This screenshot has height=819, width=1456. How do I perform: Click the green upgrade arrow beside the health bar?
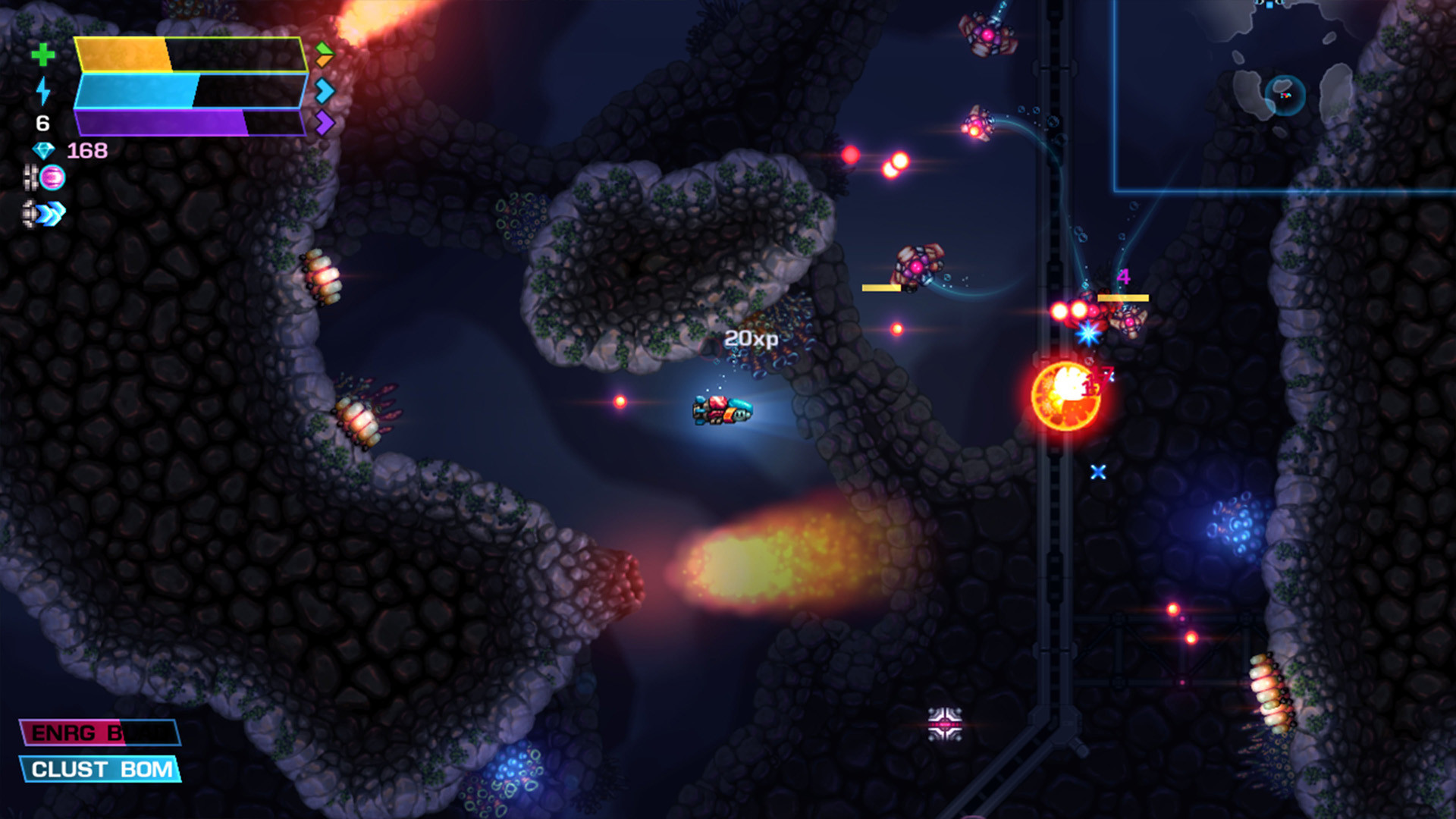(325, 49)
